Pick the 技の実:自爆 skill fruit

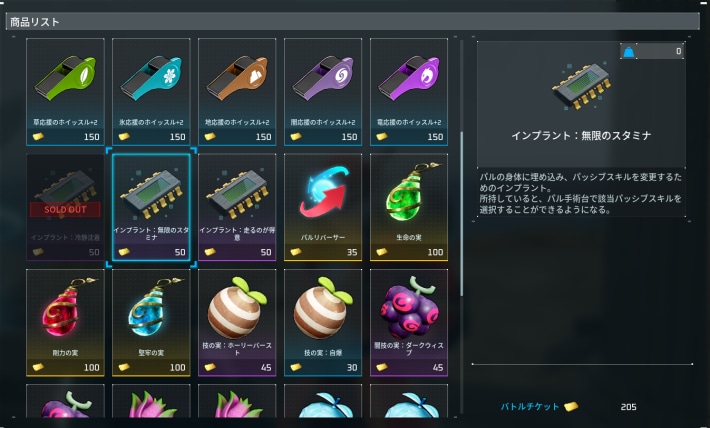tap(323, 322)
